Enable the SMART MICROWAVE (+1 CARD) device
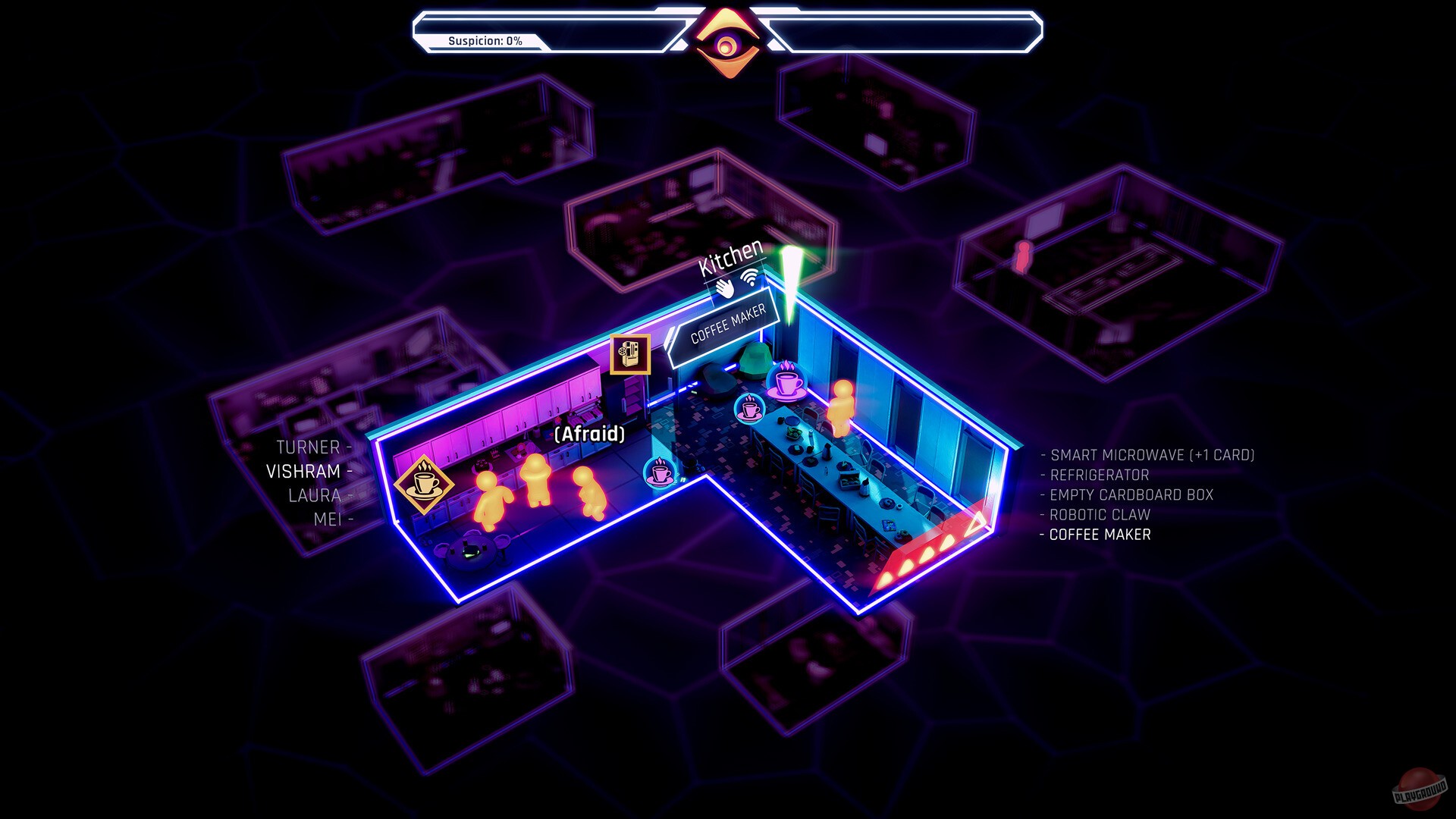Screen dimensions: 1456x819 [1151, 456]
